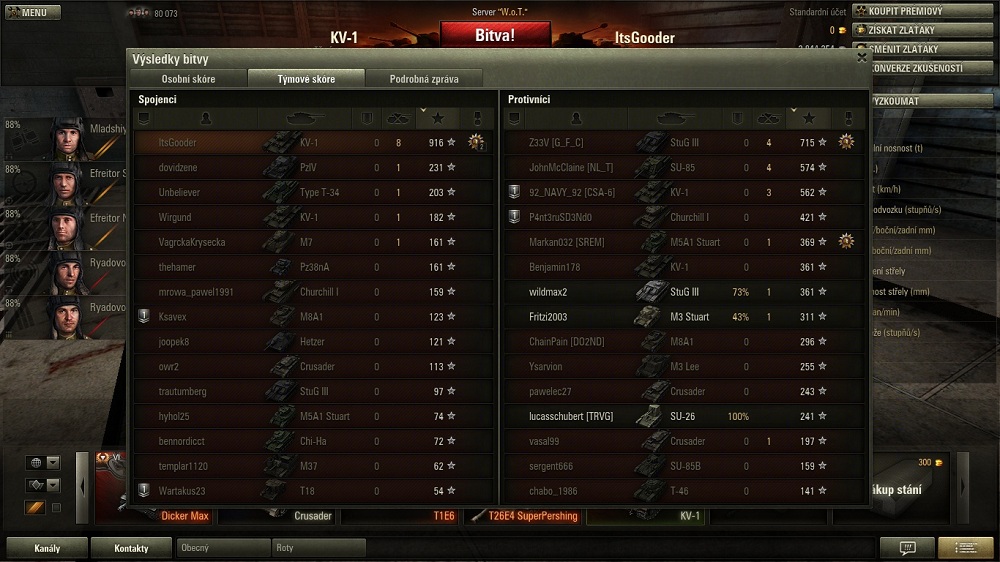
Task: Select ItsGooder row in allies list
Action: [x=313, y=143]
